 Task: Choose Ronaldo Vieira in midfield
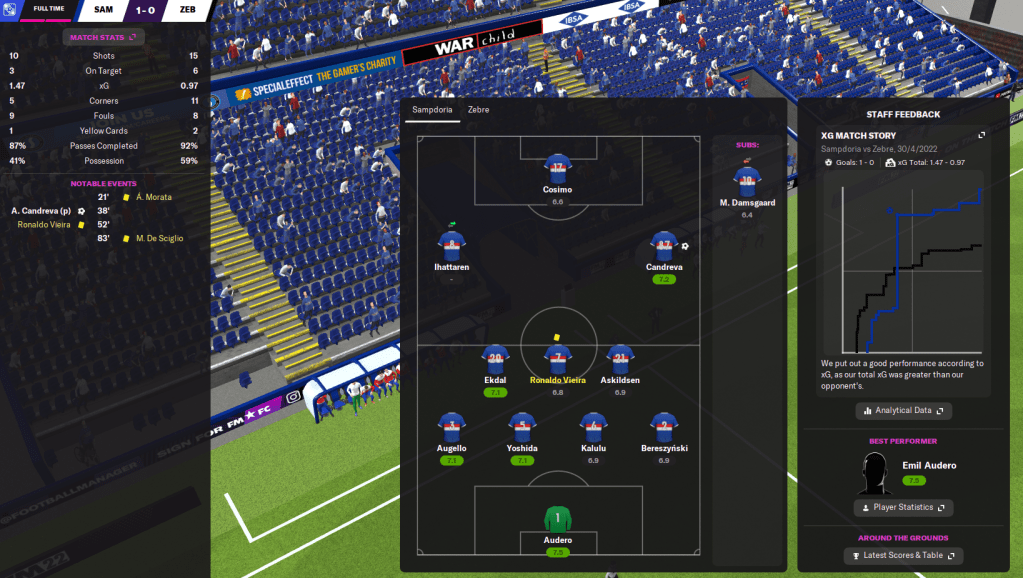[558, 359]
